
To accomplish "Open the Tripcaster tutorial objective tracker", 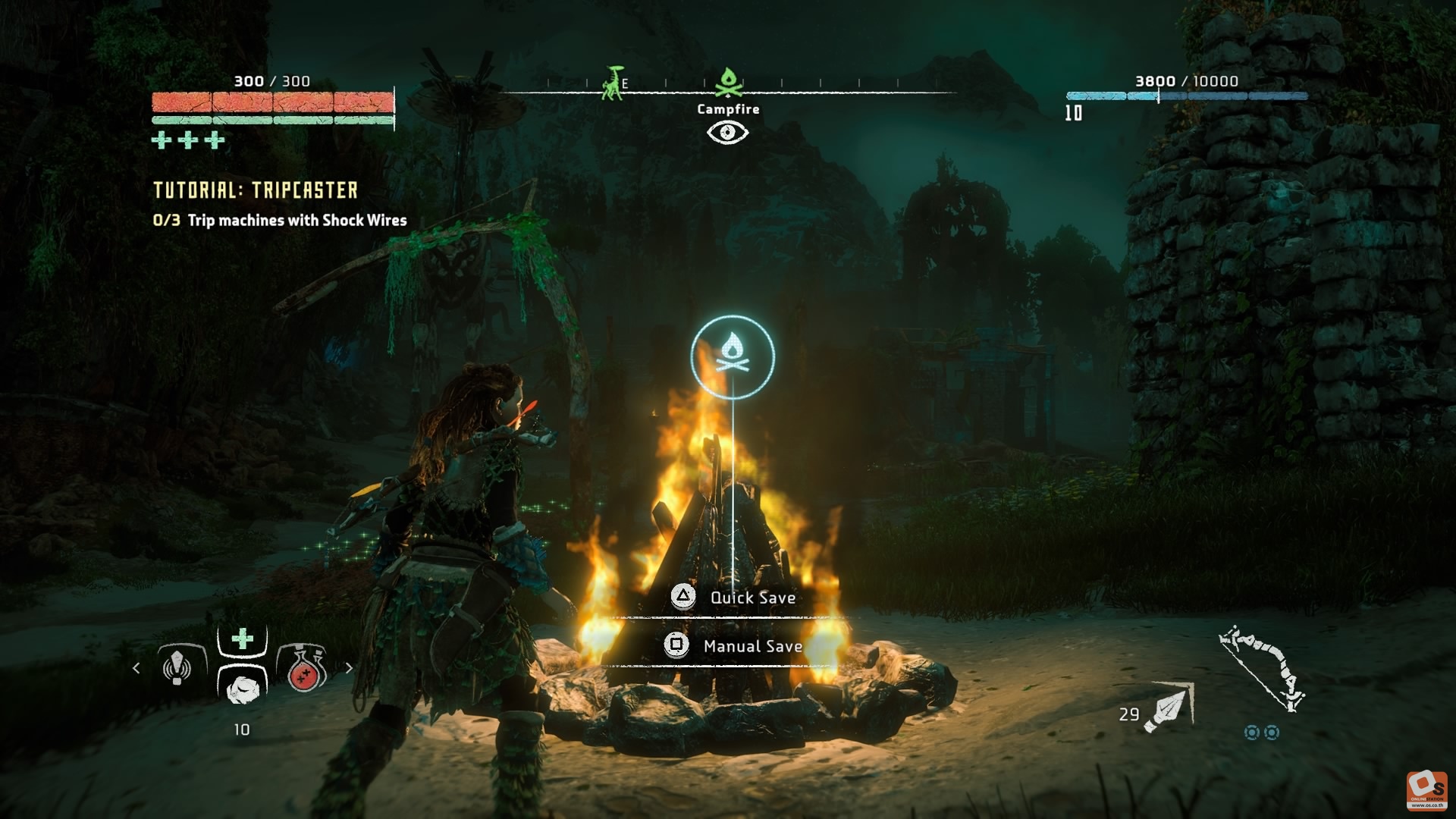I will [x=256, y=190].
